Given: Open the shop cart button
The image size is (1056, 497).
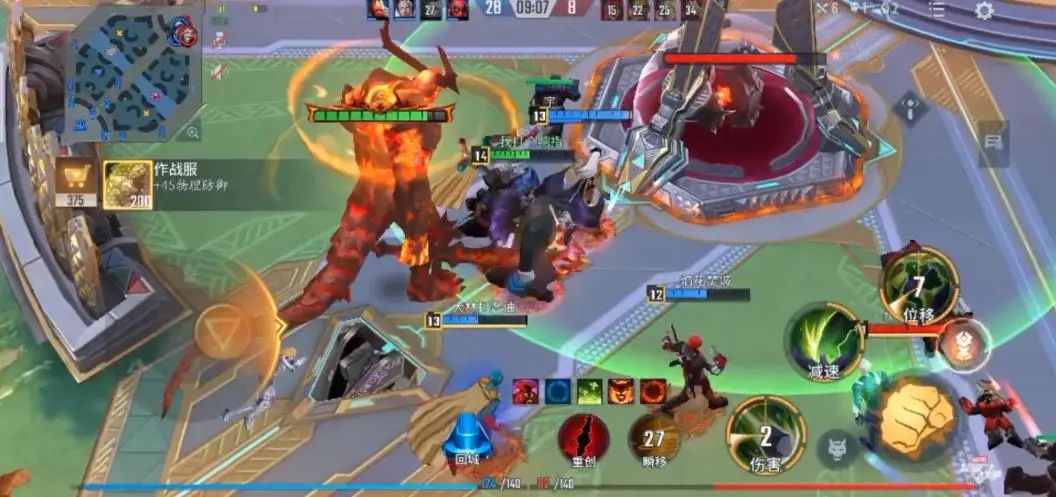Looking at the screenshot, I should pos(75,185).
